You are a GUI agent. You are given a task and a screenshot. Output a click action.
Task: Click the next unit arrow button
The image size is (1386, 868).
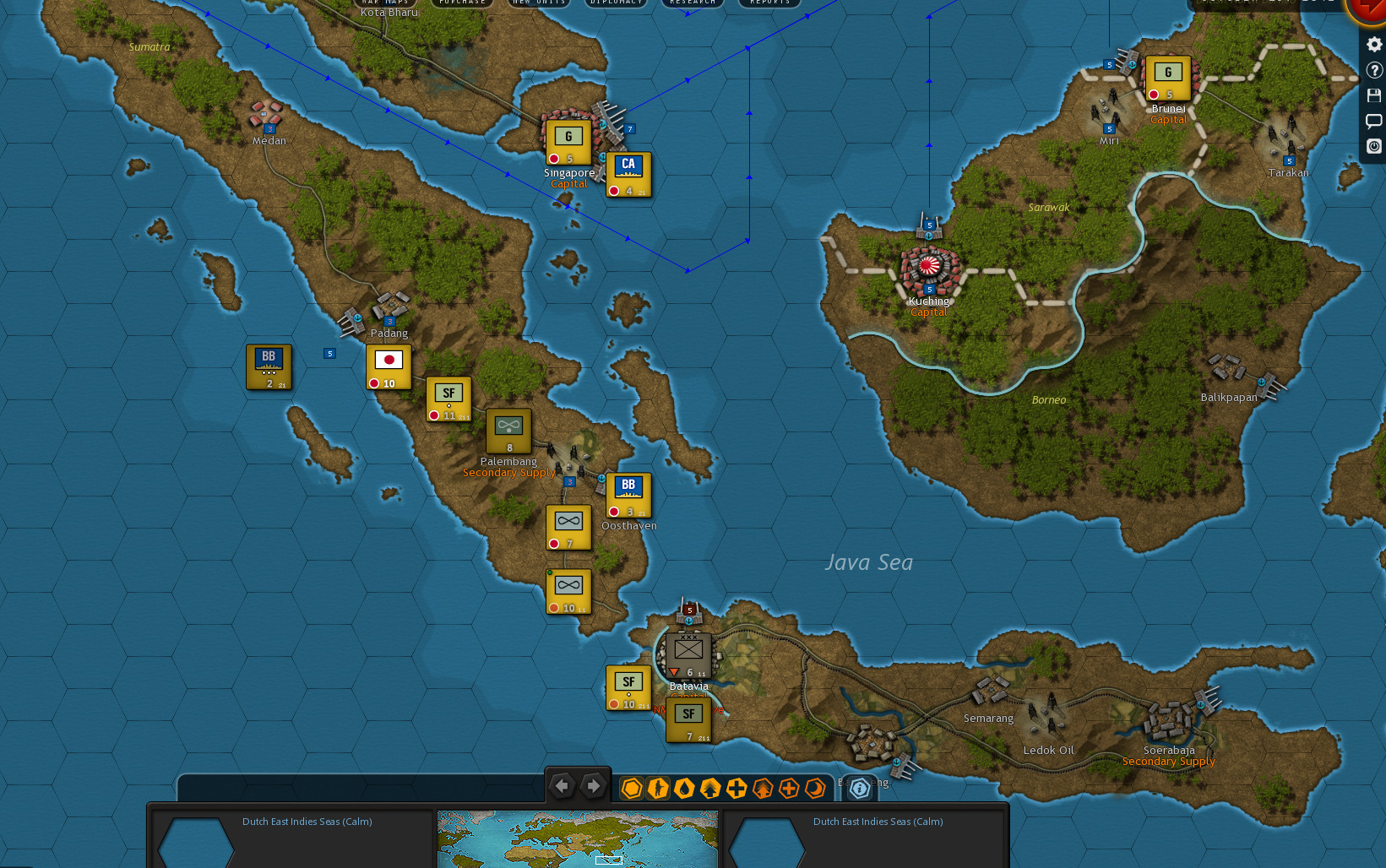point(594,785)
